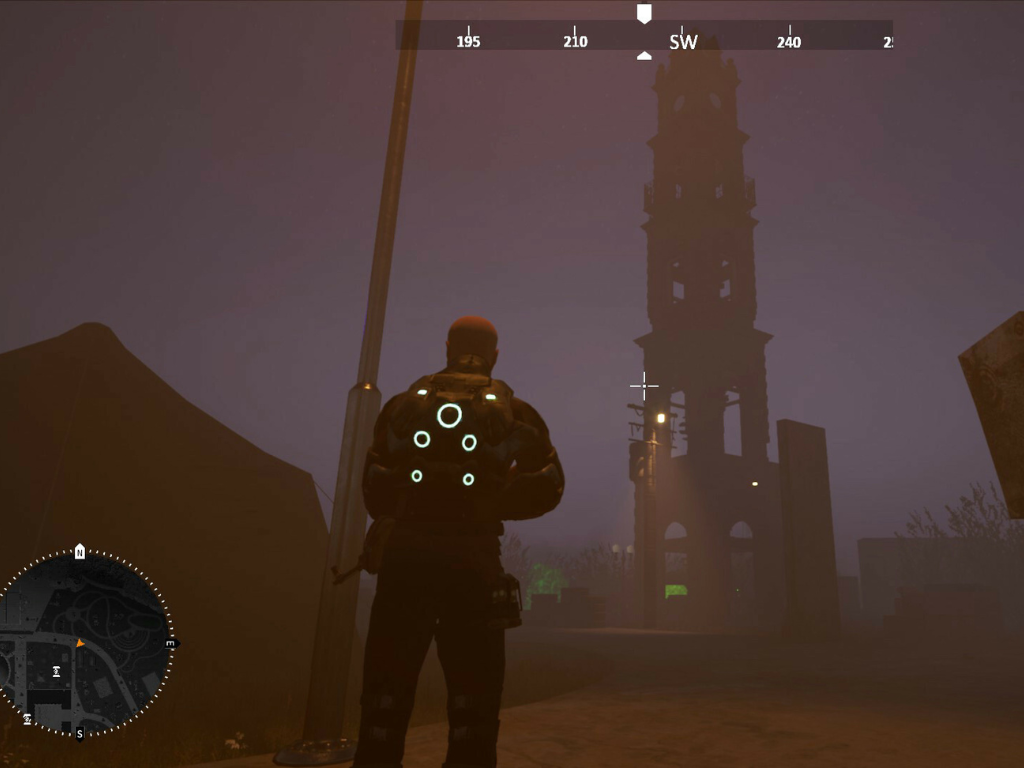Viewport: 1024px width, 768px height.
Task: Select the south marker on the minimap ring
Action: [80, 734]
